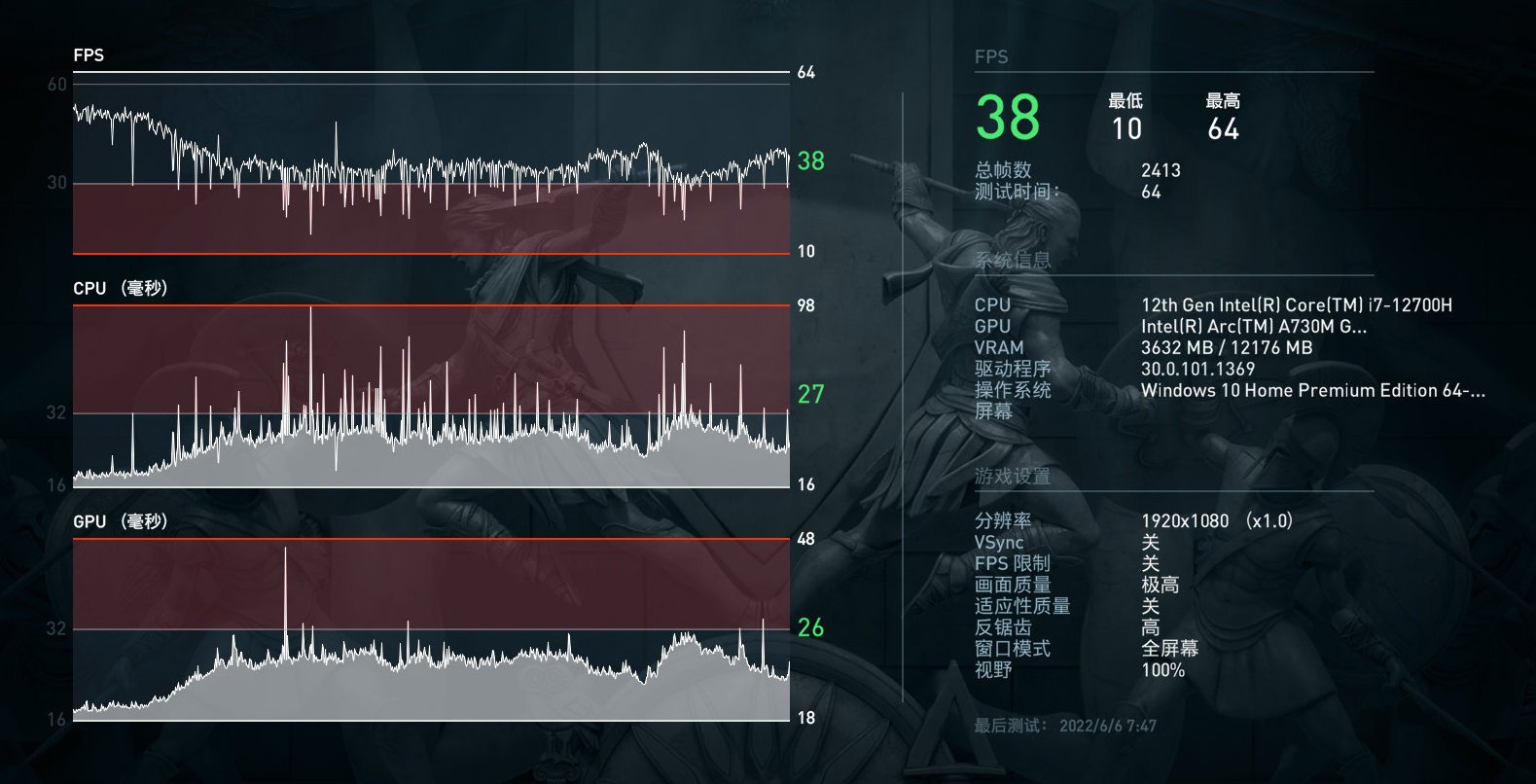The image size is (1536, 784).
Task: Select the 最低 FPS value 10
Action: (x=1126, y=128)
